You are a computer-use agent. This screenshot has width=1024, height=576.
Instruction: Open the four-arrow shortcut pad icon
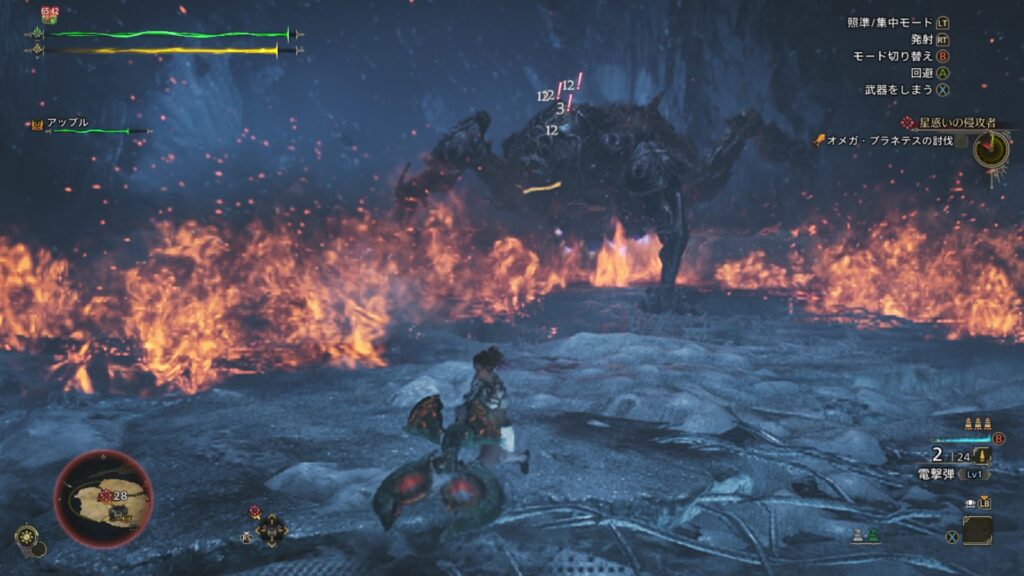click(x=271, y=529)
